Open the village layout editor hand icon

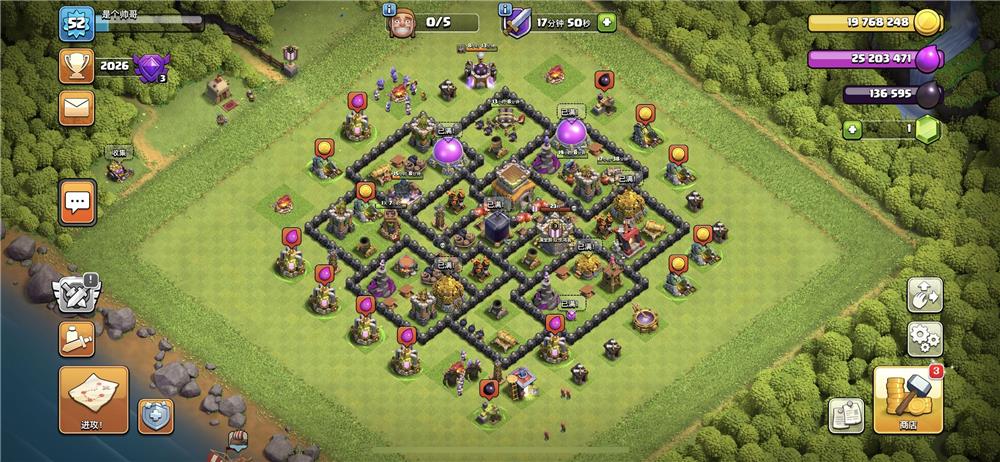click(925, 295)
